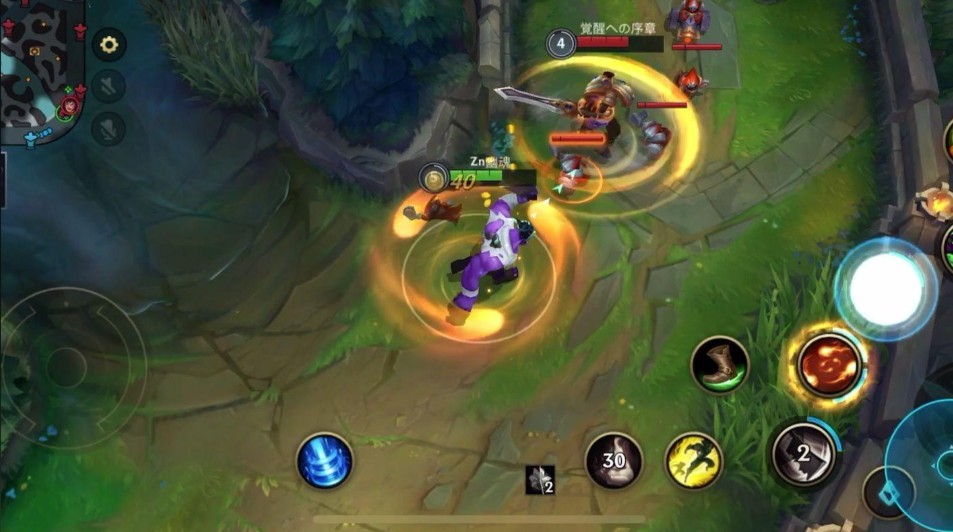Tap the skill showing 30 cooldown
953x532 pixels.
pos(613,461)
